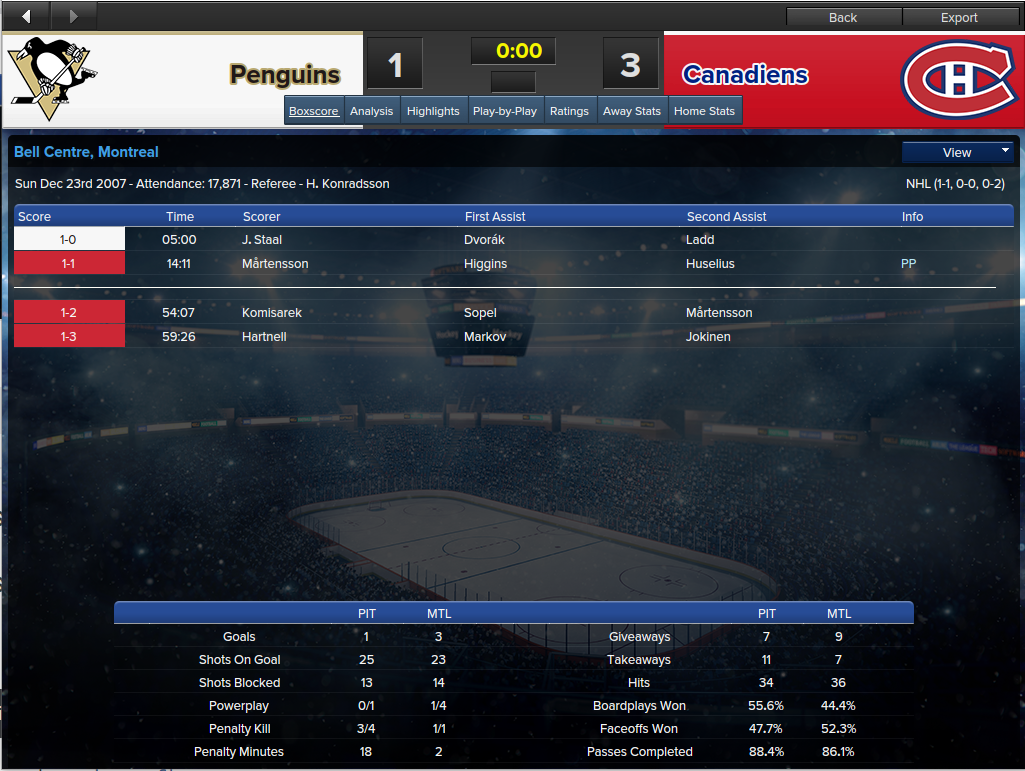The height and width of the screenshot is (771, 1025).
Task: Select scorer Hartnell in the 1-3 row
Action: coord(264,337)
